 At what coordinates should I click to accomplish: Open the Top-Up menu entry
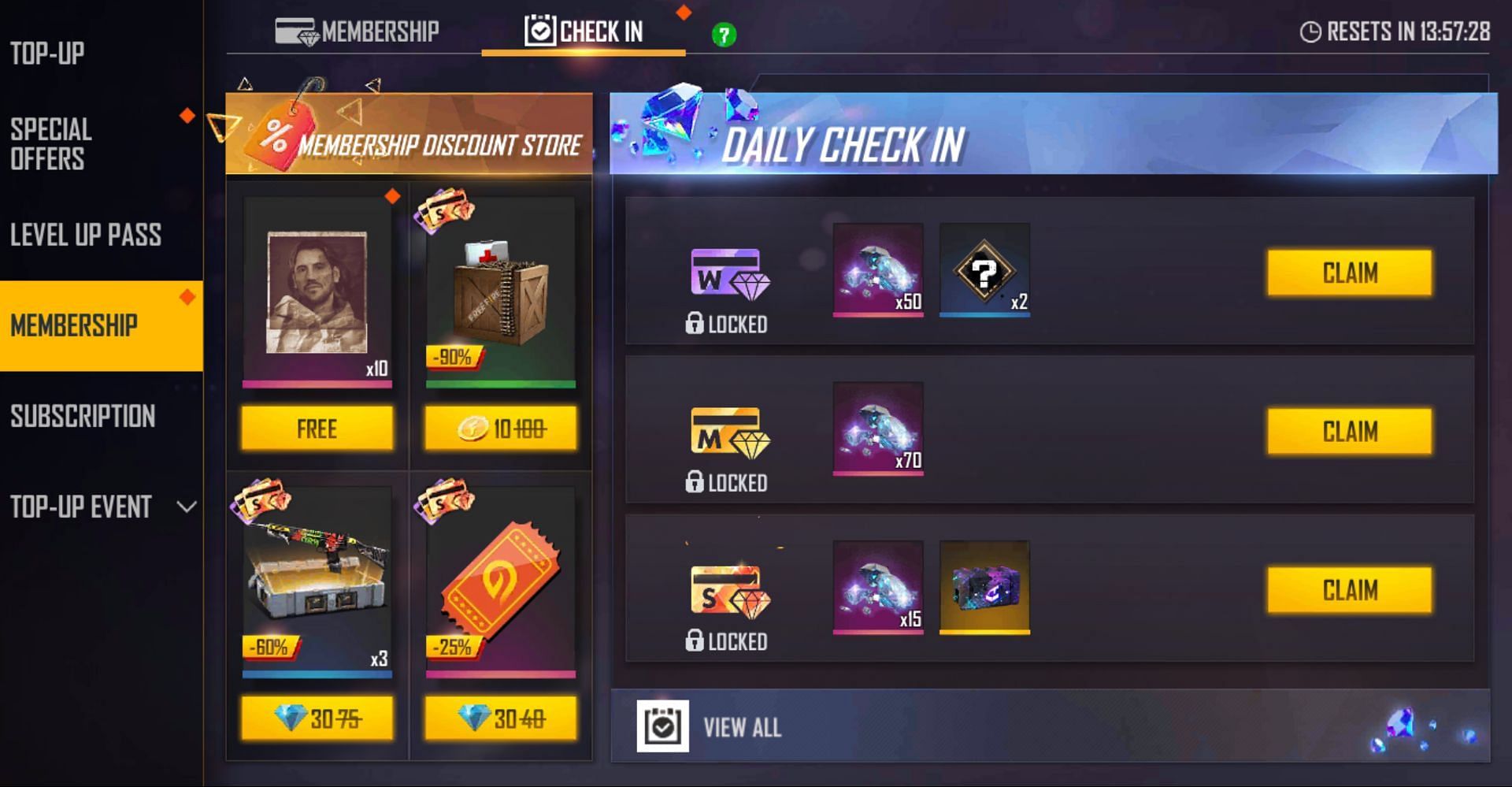[47, 54]
